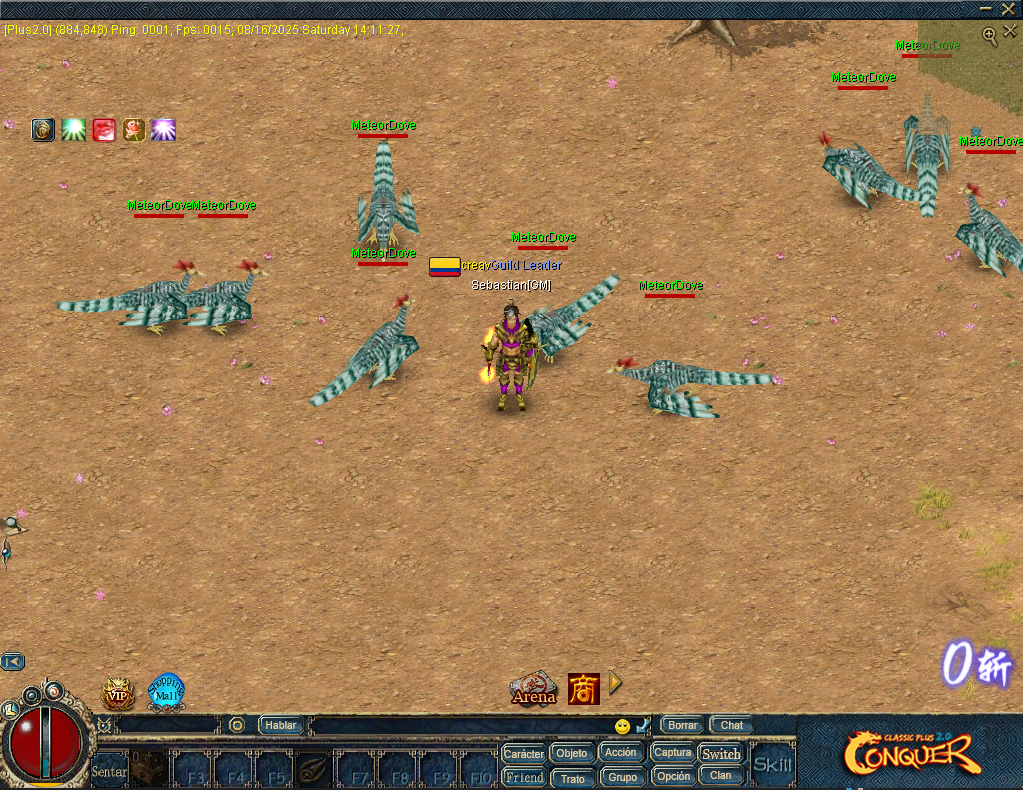Click the Sentar sit button
1023x790 pixels.
coord(109,772)
